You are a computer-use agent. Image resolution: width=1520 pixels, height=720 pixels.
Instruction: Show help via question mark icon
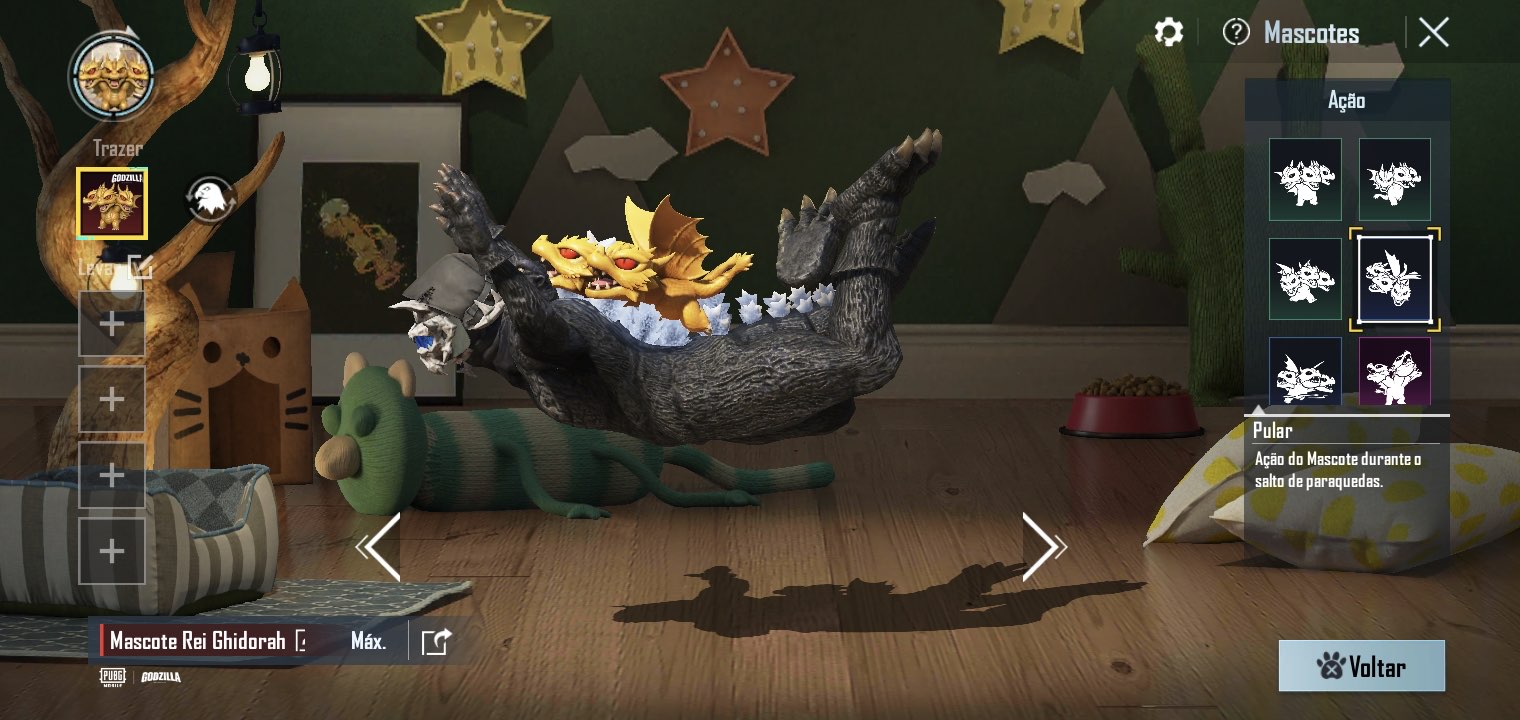tap(1236, 32)
